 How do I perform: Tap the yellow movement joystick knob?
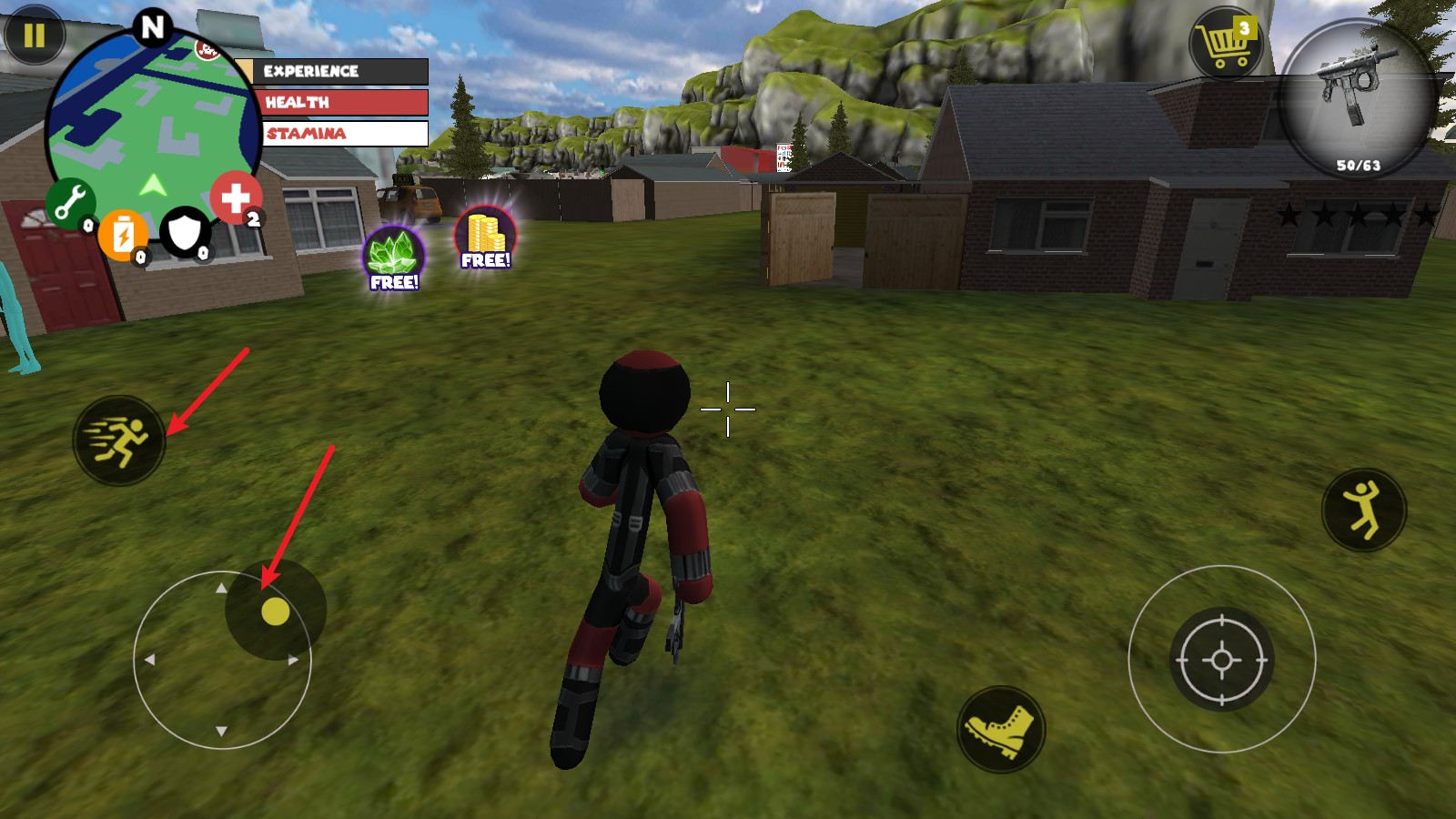[x=275, y=611]
